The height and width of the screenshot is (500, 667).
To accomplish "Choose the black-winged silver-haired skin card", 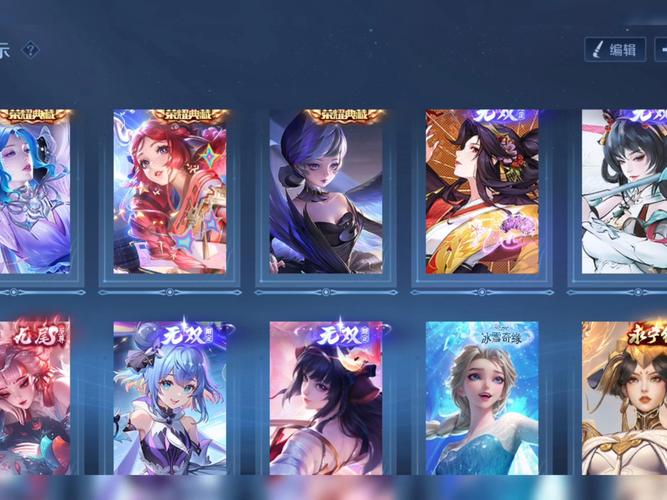I will (x=326, y=192).
